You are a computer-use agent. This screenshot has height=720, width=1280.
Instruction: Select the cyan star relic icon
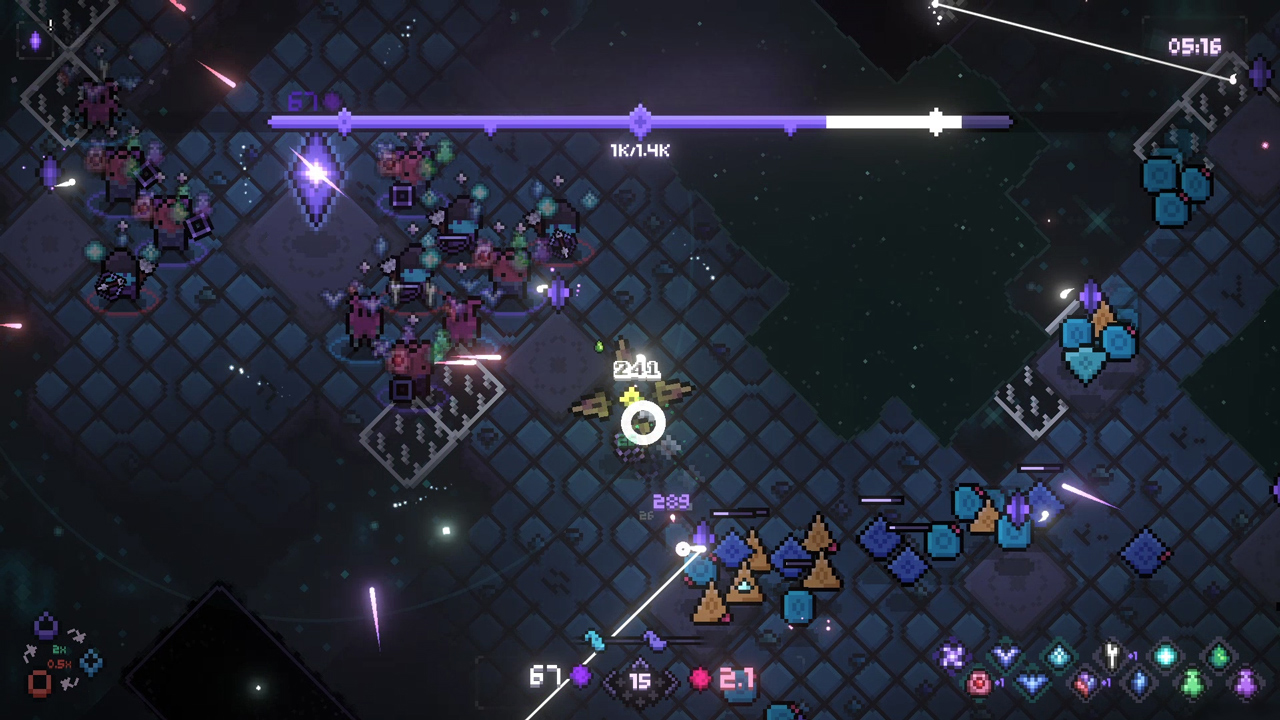click(x=1164, y=655)
